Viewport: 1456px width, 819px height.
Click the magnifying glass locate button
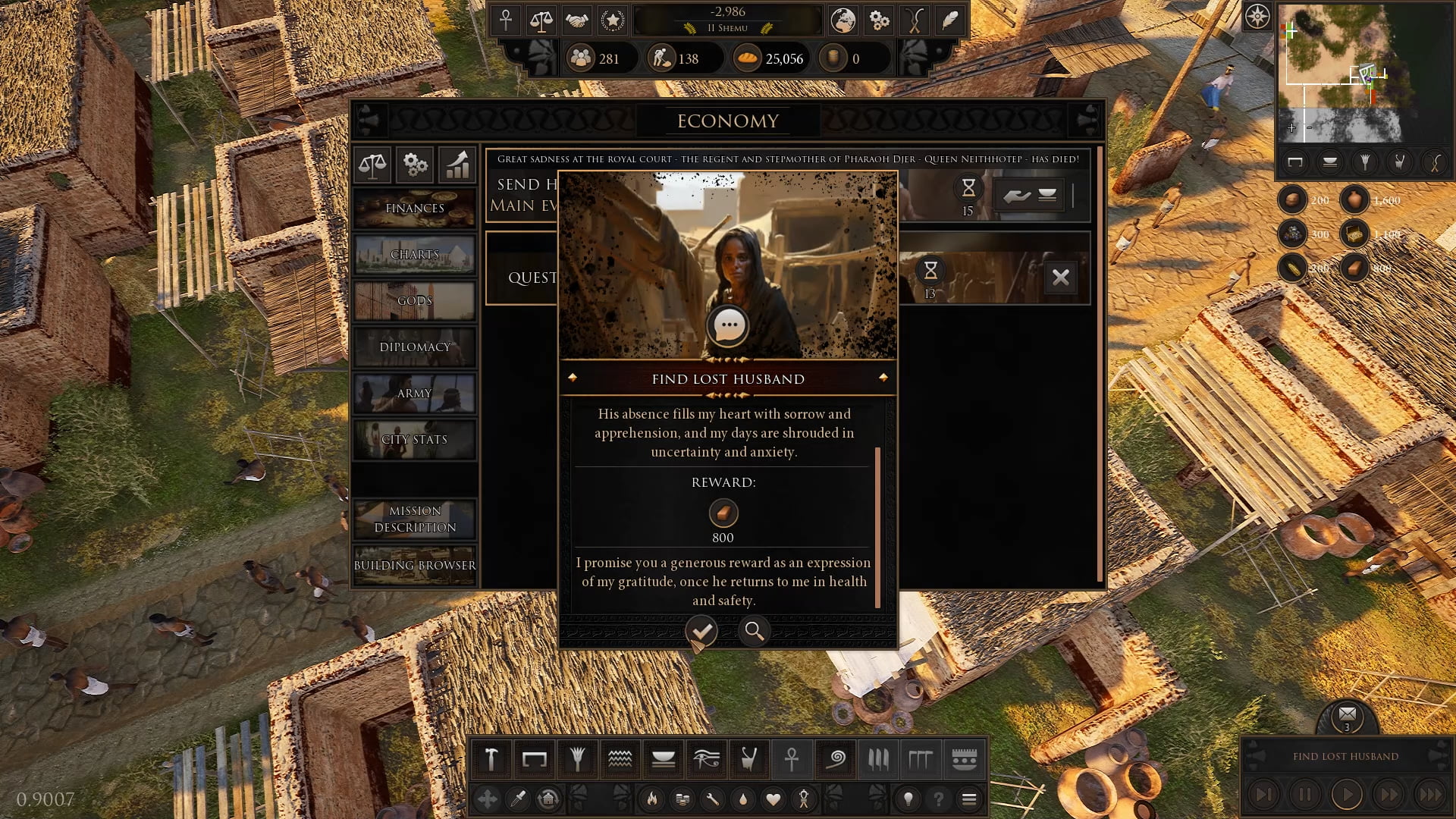[x=754, y=631]
